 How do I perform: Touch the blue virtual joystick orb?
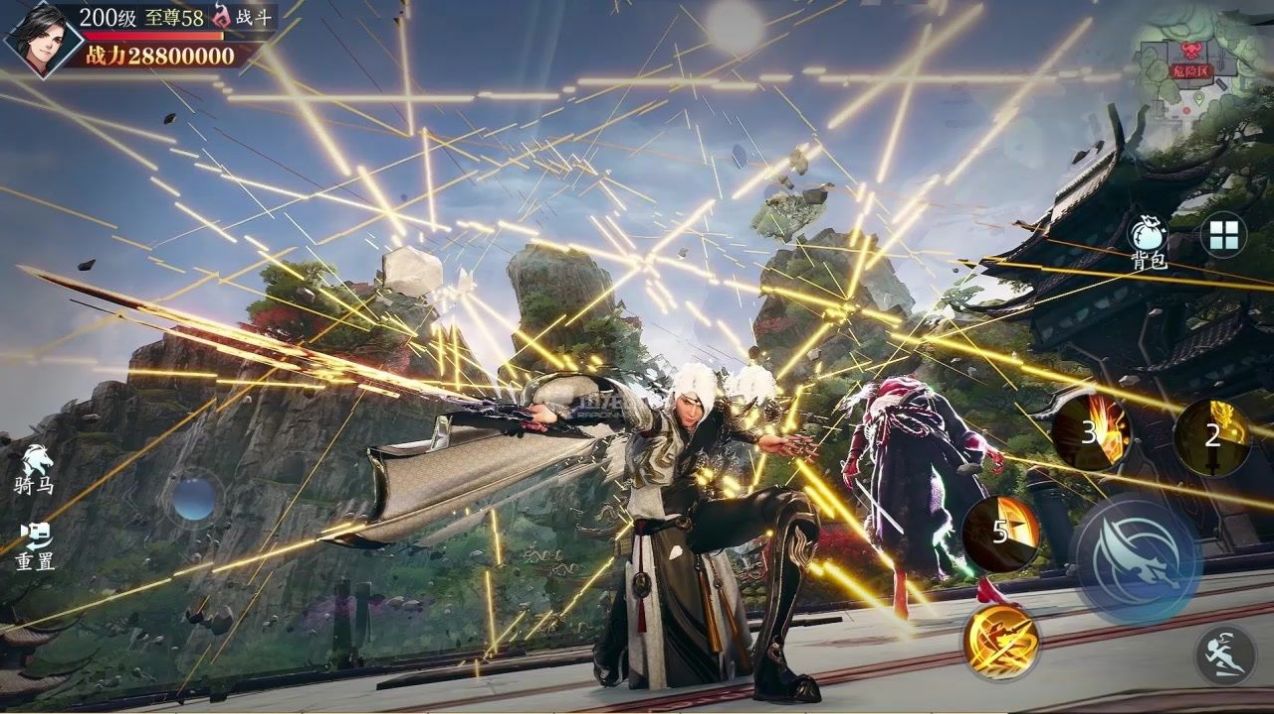(x=194, y=498)
